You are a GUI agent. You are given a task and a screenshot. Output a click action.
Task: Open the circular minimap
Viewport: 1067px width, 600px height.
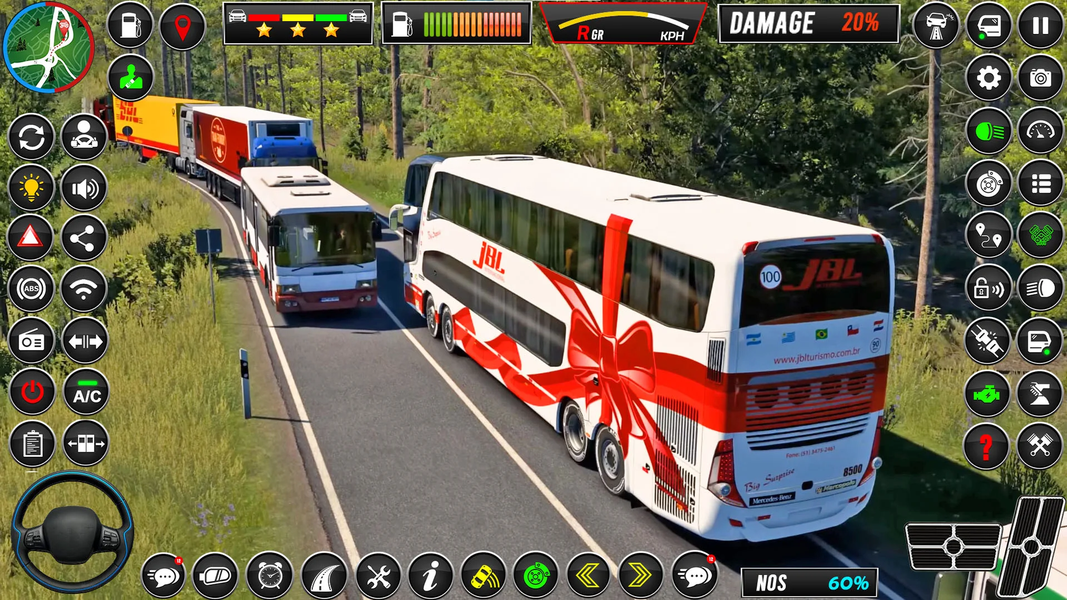point(47,46)
